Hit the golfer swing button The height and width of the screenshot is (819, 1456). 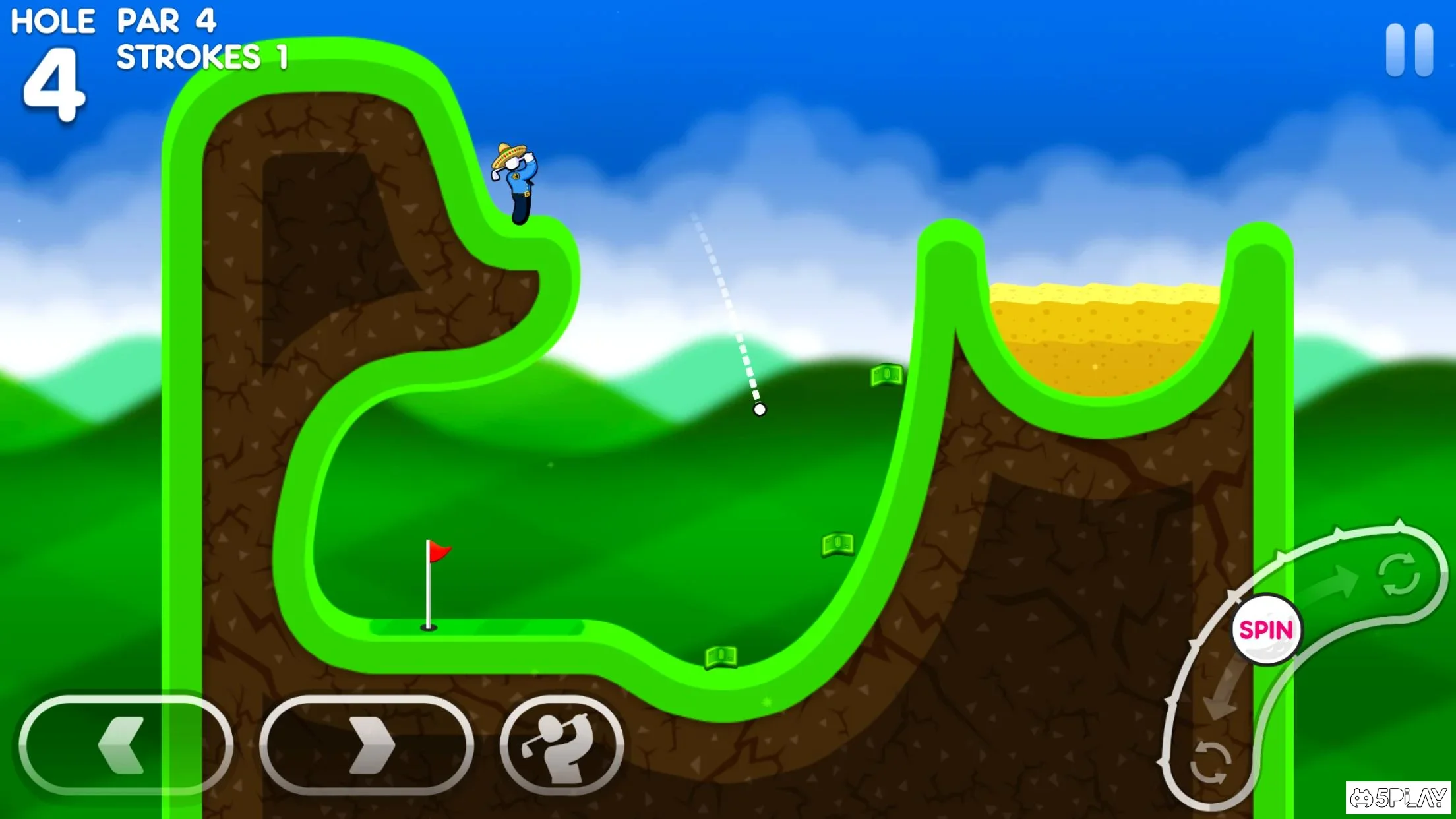pos(561,745)
